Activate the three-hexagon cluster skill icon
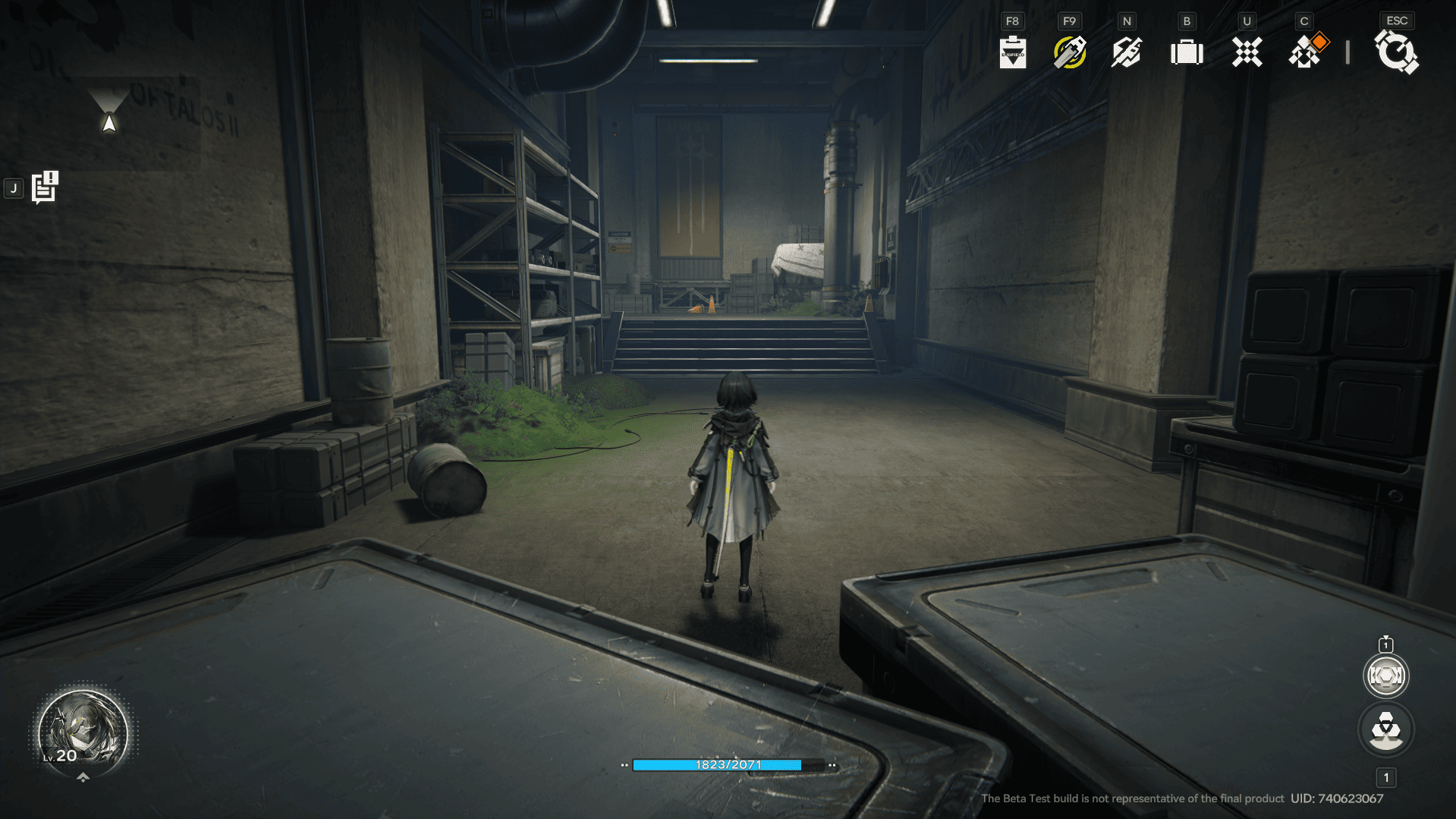The image size is (1456, 819). (1385, 729)
